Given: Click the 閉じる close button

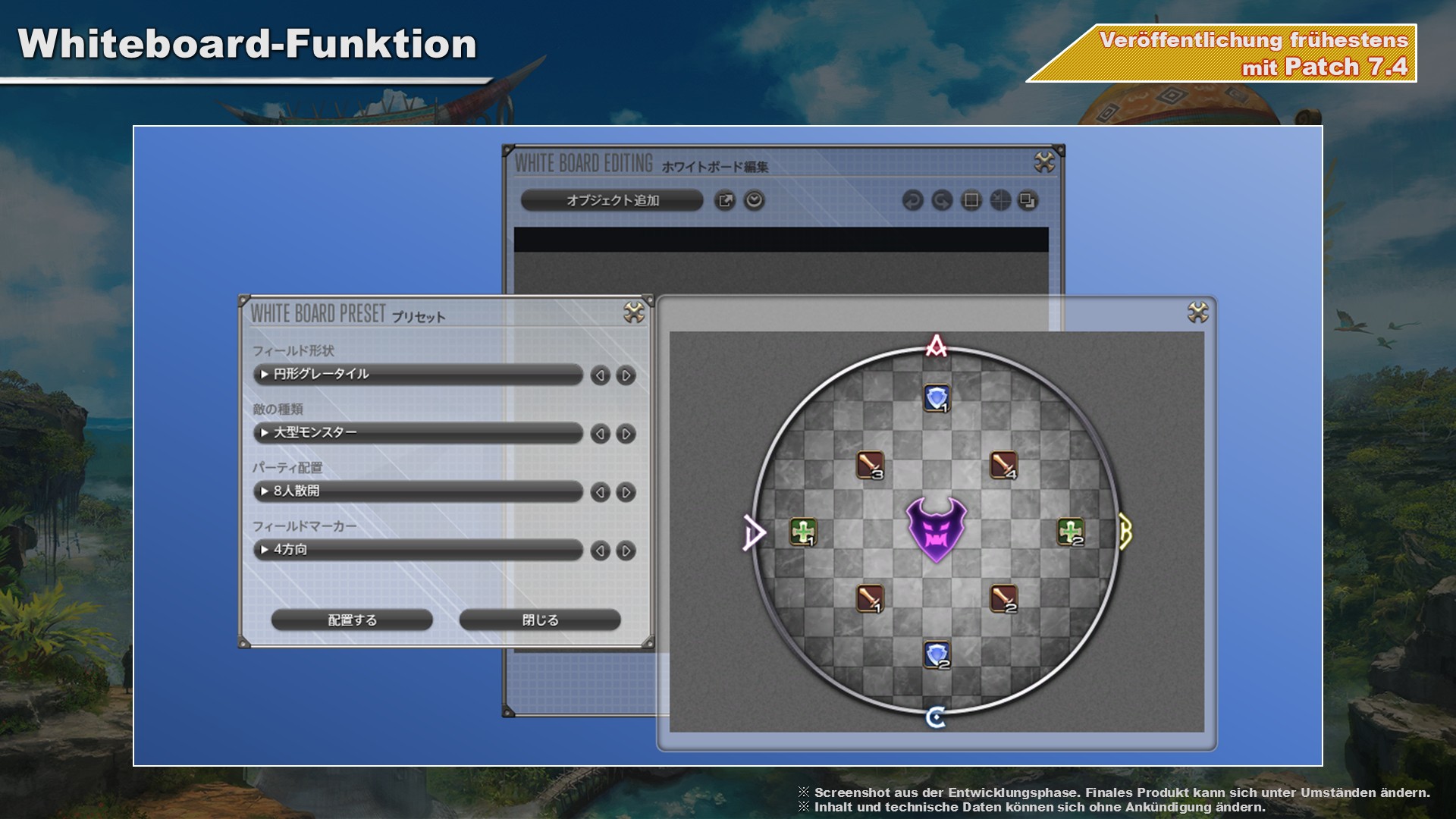Looking at the screenshot, I should (540, 620).
